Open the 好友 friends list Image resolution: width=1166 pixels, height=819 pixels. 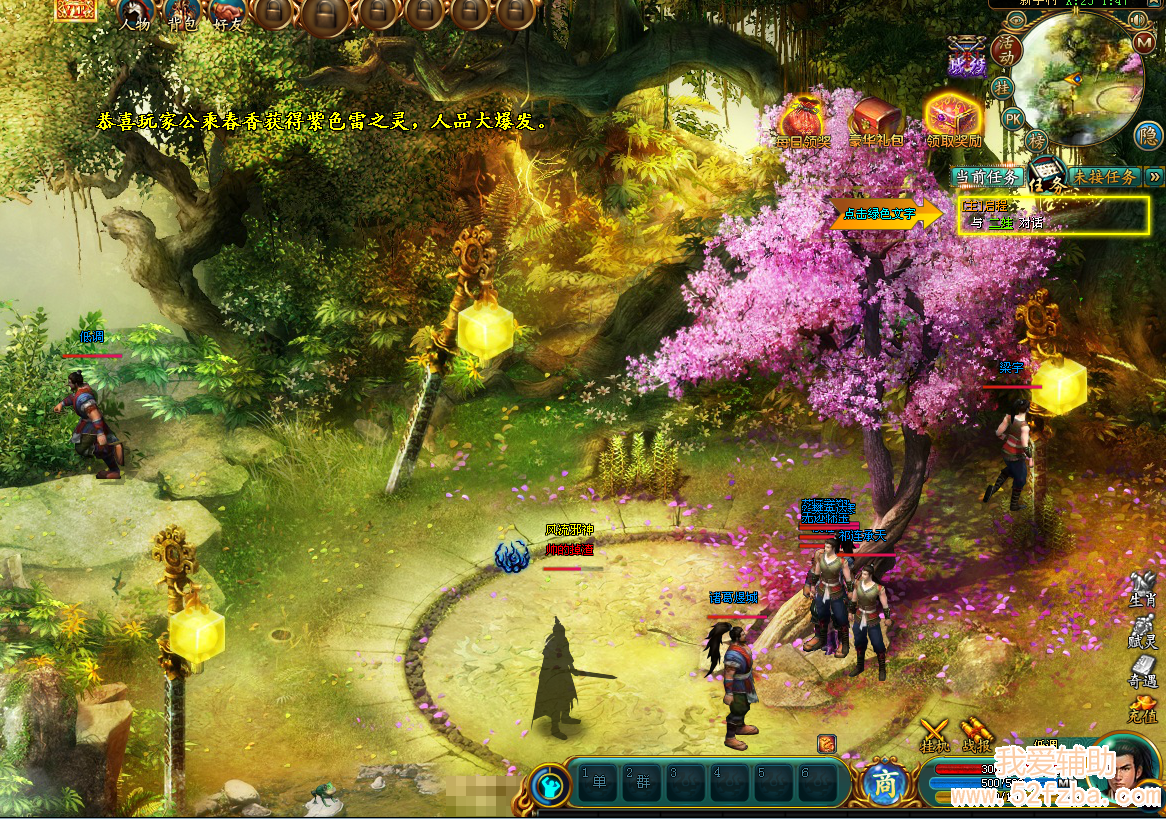[229, 14]
